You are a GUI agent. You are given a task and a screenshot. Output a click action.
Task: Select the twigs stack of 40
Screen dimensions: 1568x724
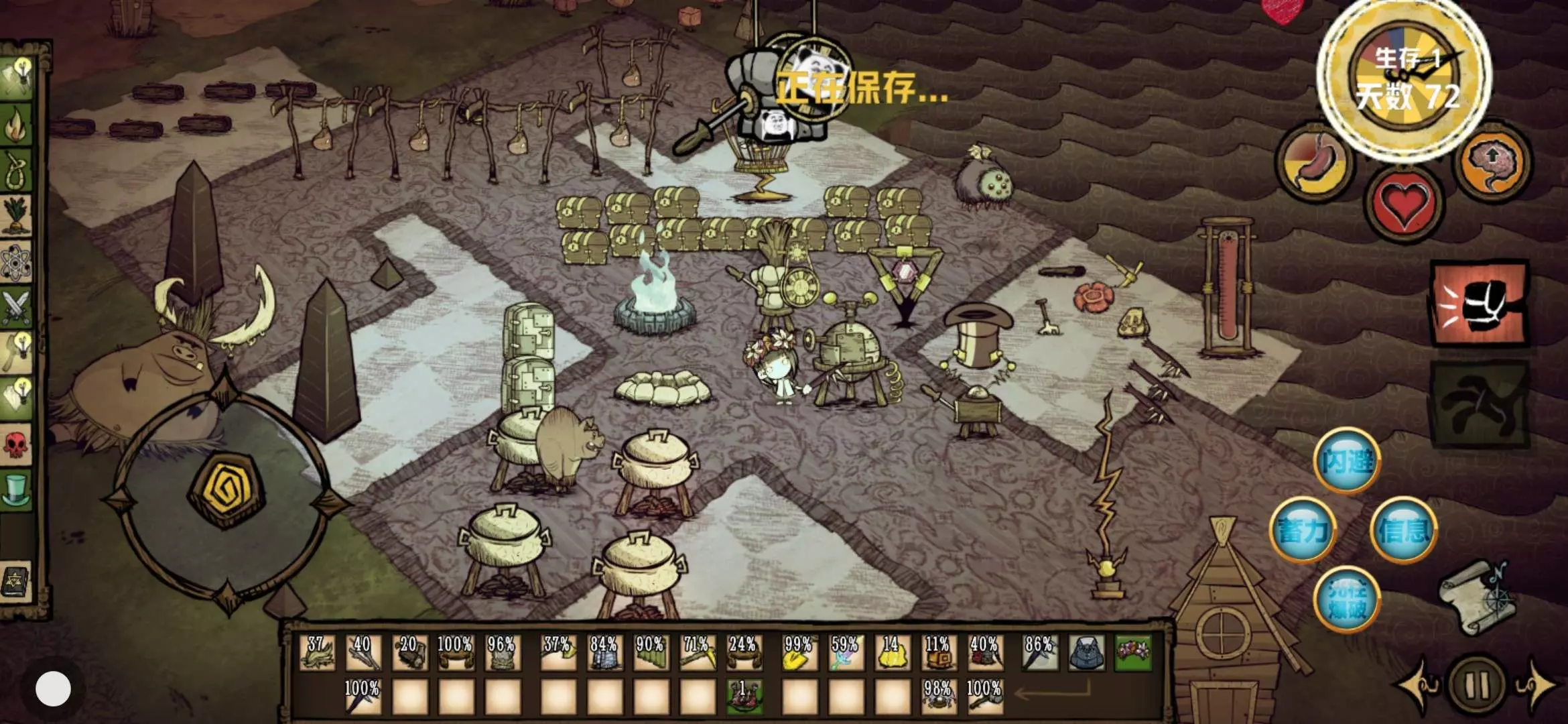[363, 652]
